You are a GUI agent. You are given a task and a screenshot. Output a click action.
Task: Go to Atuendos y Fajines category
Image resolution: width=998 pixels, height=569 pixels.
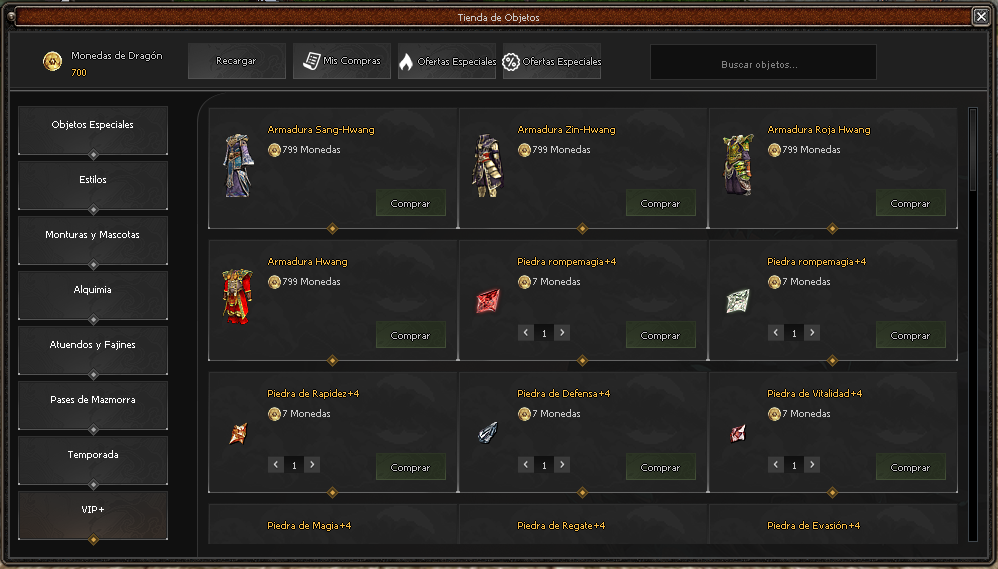click(x=93, y=346)
